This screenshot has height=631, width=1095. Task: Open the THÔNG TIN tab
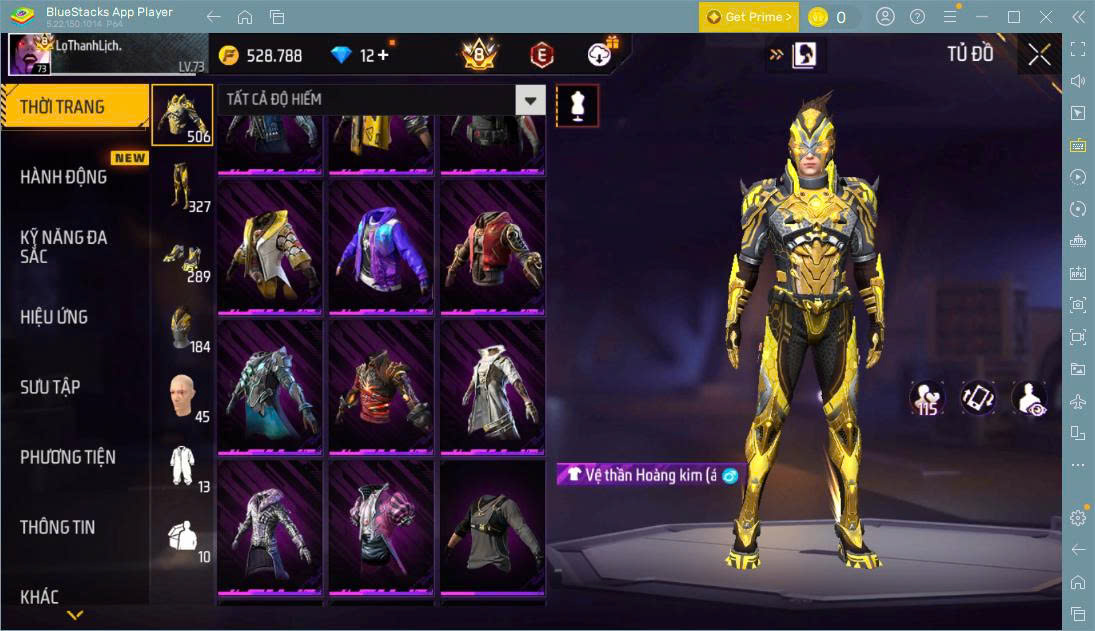tap(58, 527)
